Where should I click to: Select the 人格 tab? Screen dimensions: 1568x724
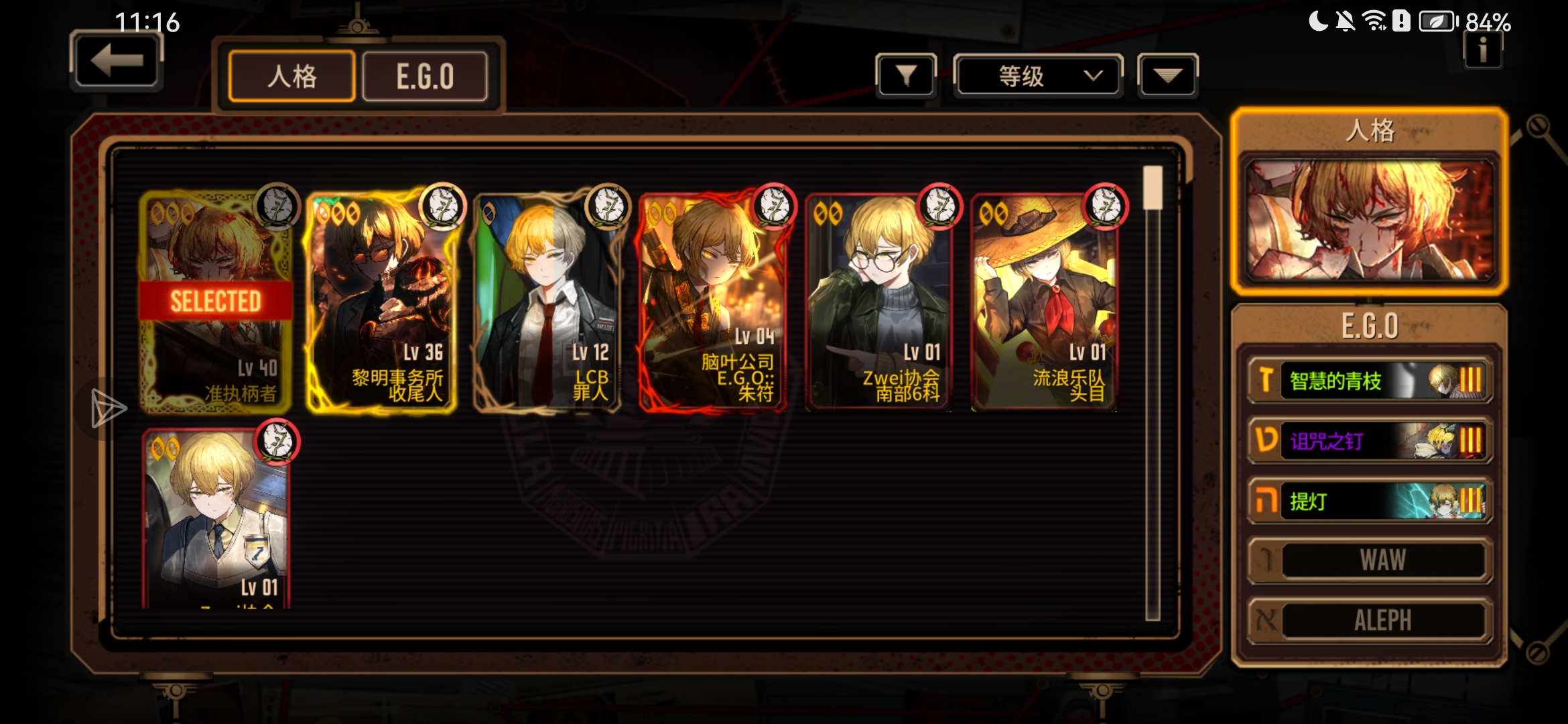tap(291, 76)
